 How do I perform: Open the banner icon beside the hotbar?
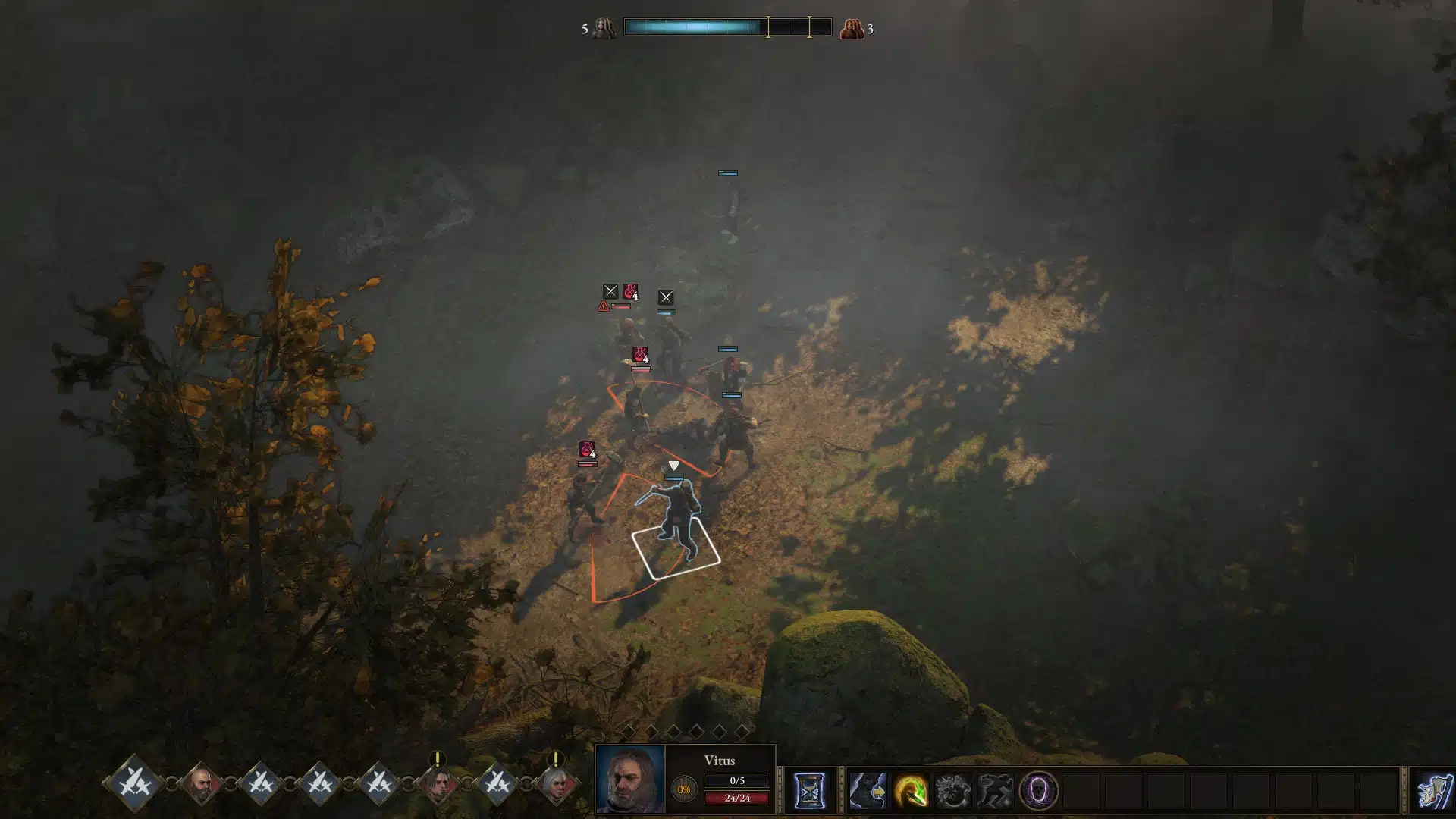[x=1435, y=791]
